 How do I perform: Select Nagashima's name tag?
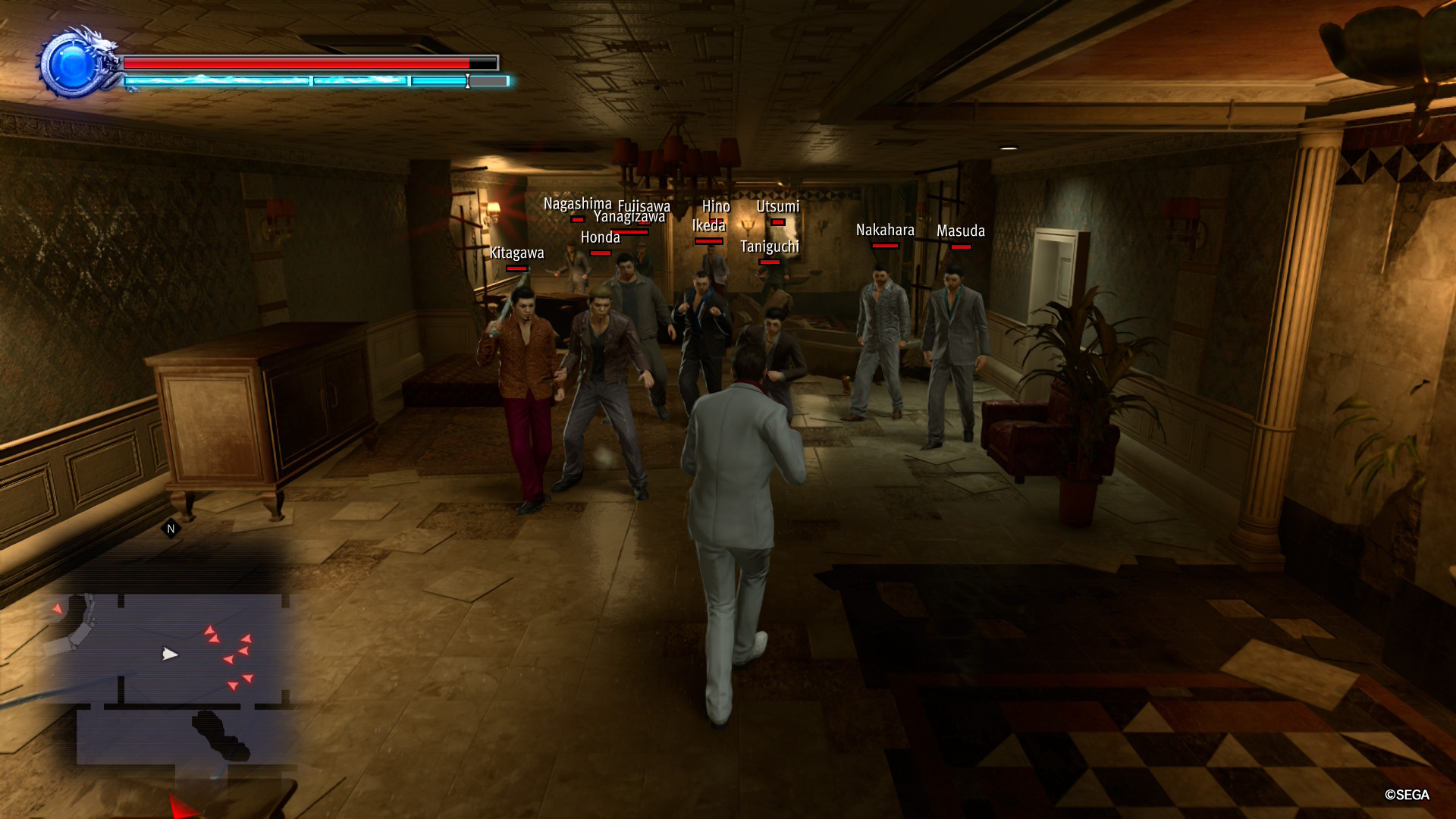[578, 204]
